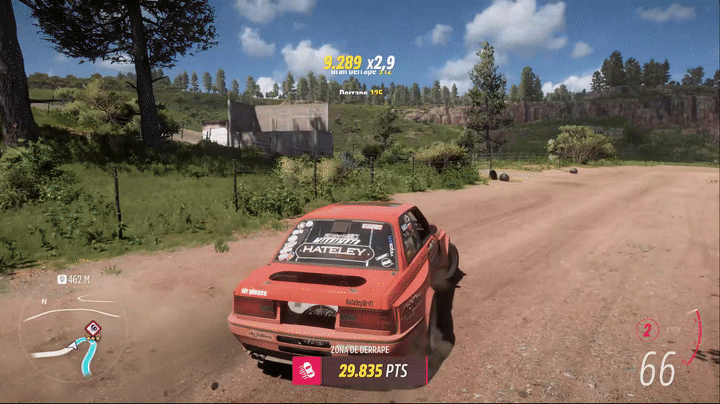The image size is (720, 404).
Task: Select the drift zone marker on the minimap
Action: click(92, 328)
